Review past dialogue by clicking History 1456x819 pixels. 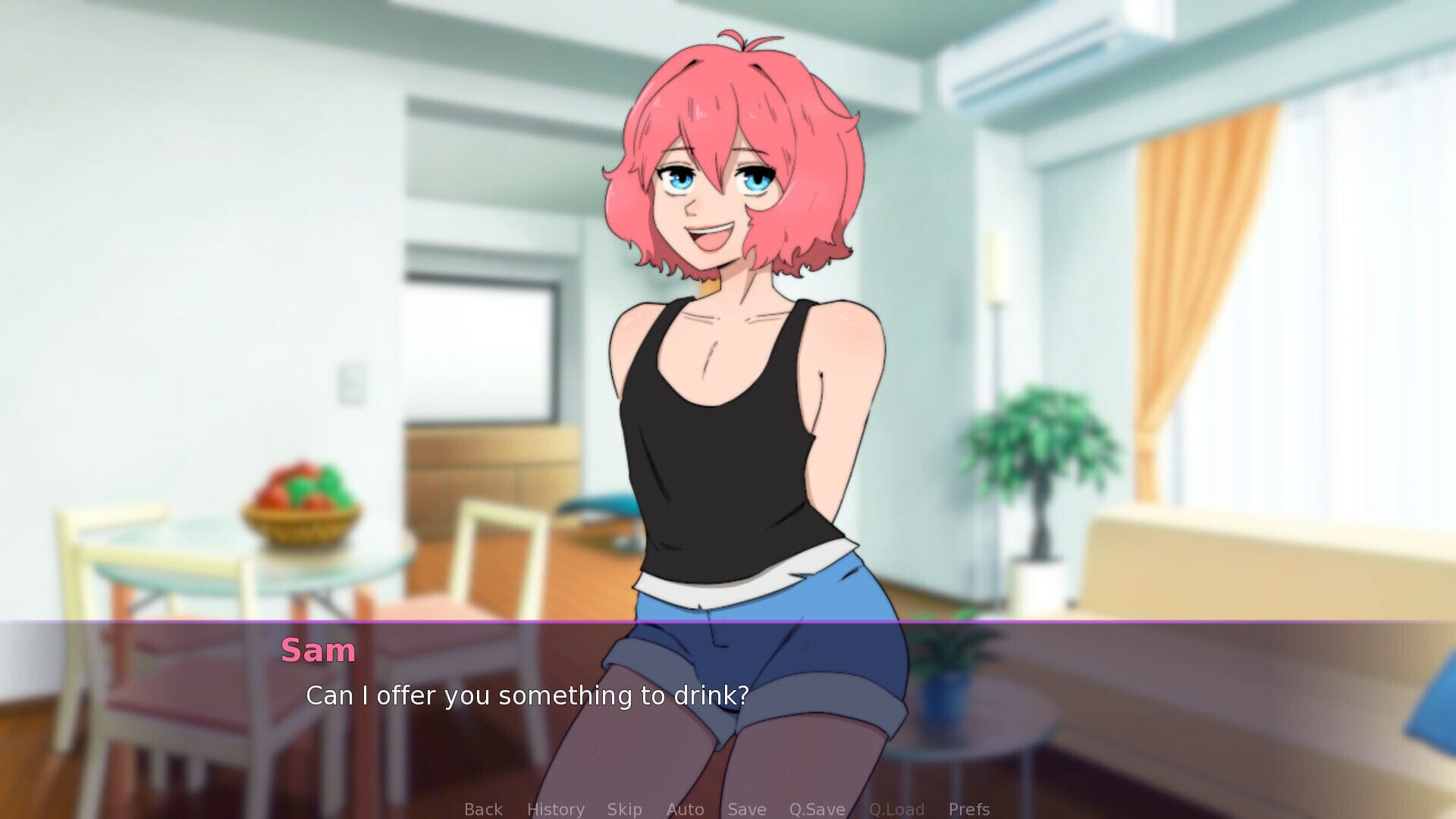[x=556, y=808]
